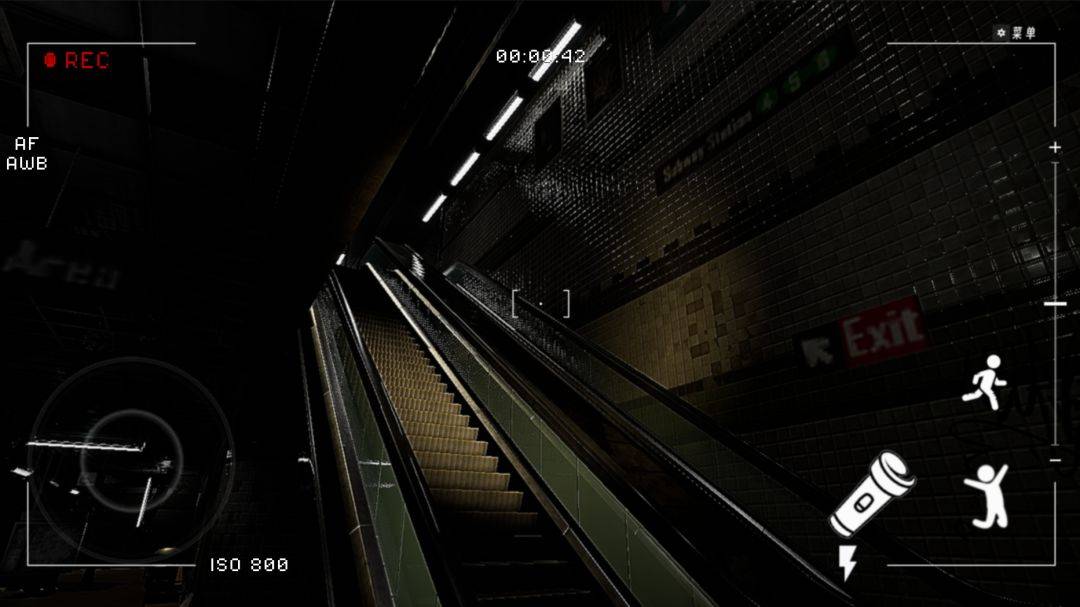Screen dimensions: 1080x607
Task: Click the camera zoom minus button
Action: [1055, 460]
